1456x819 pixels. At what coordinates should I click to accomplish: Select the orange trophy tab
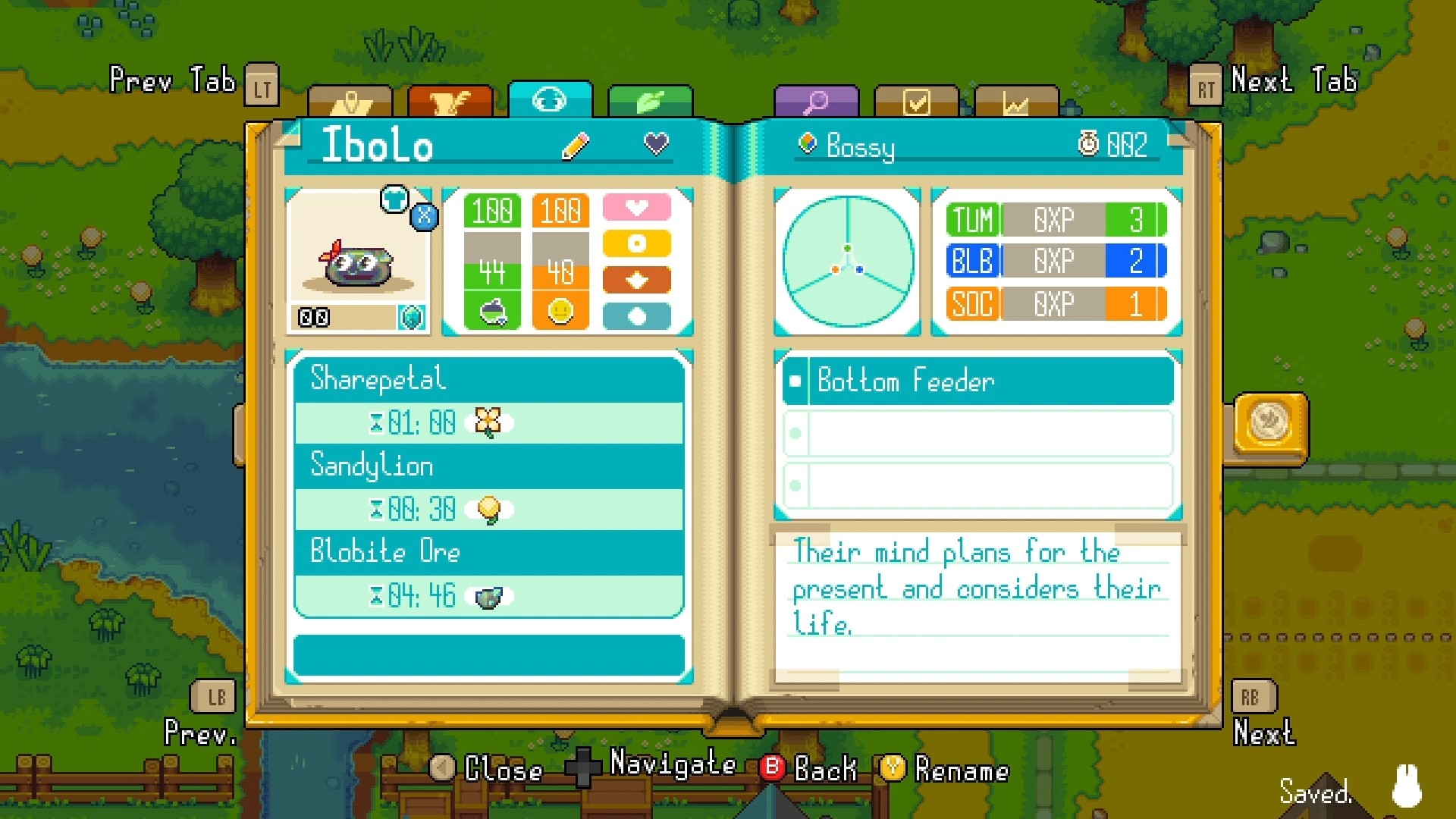(451, 101)
